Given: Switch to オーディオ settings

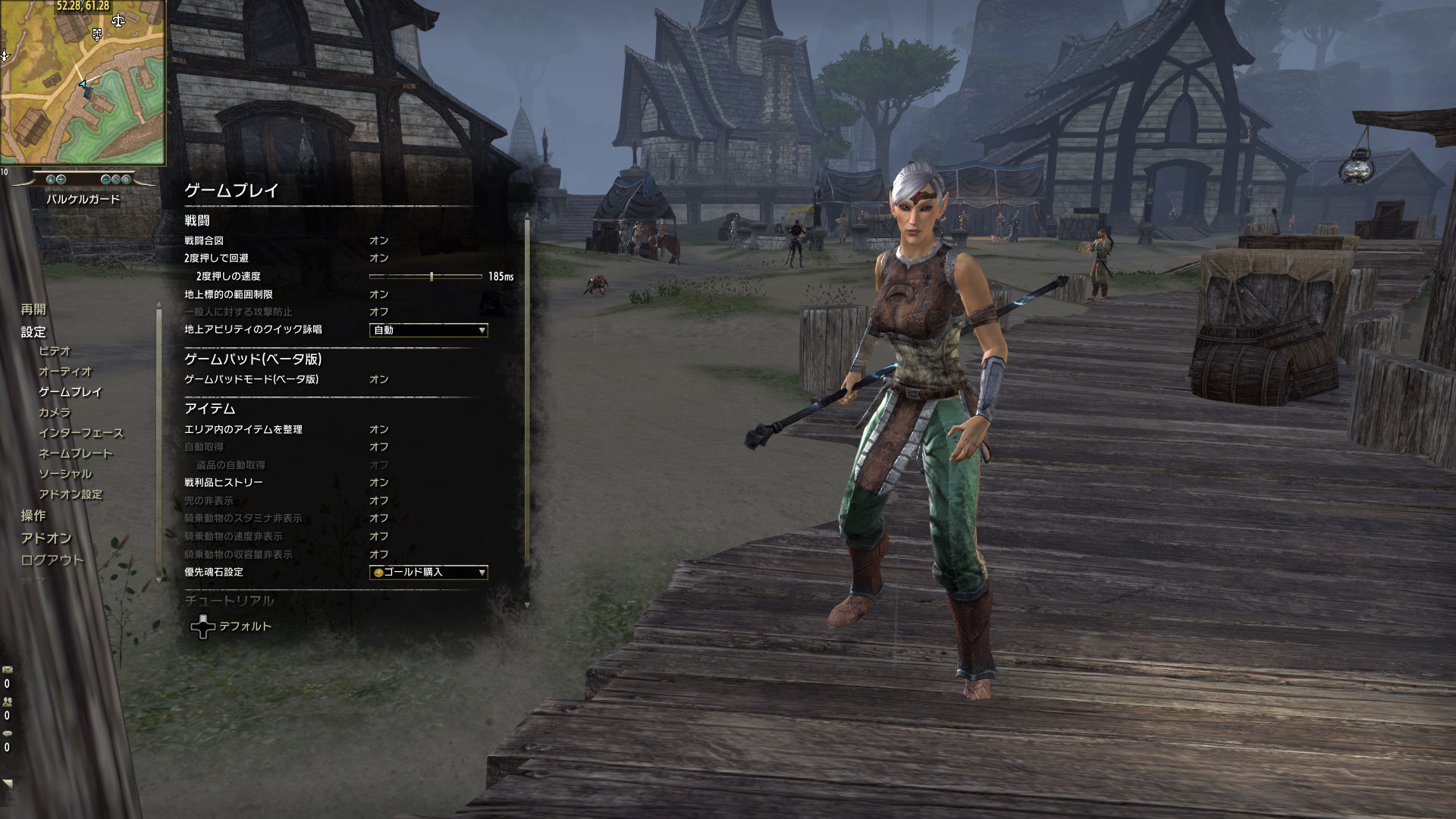Looking at the screenshot, I should 65,372.
